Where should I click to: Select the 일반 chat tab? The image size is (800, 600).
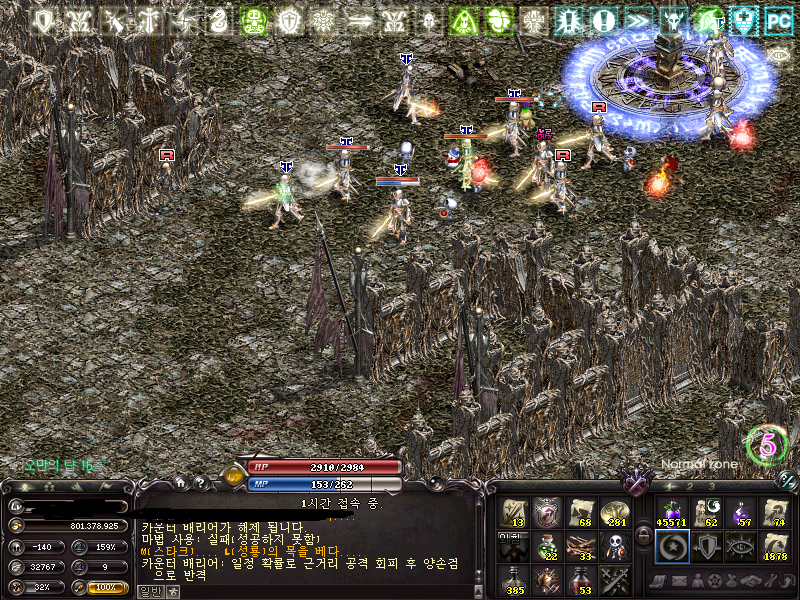tap(148, 591)
